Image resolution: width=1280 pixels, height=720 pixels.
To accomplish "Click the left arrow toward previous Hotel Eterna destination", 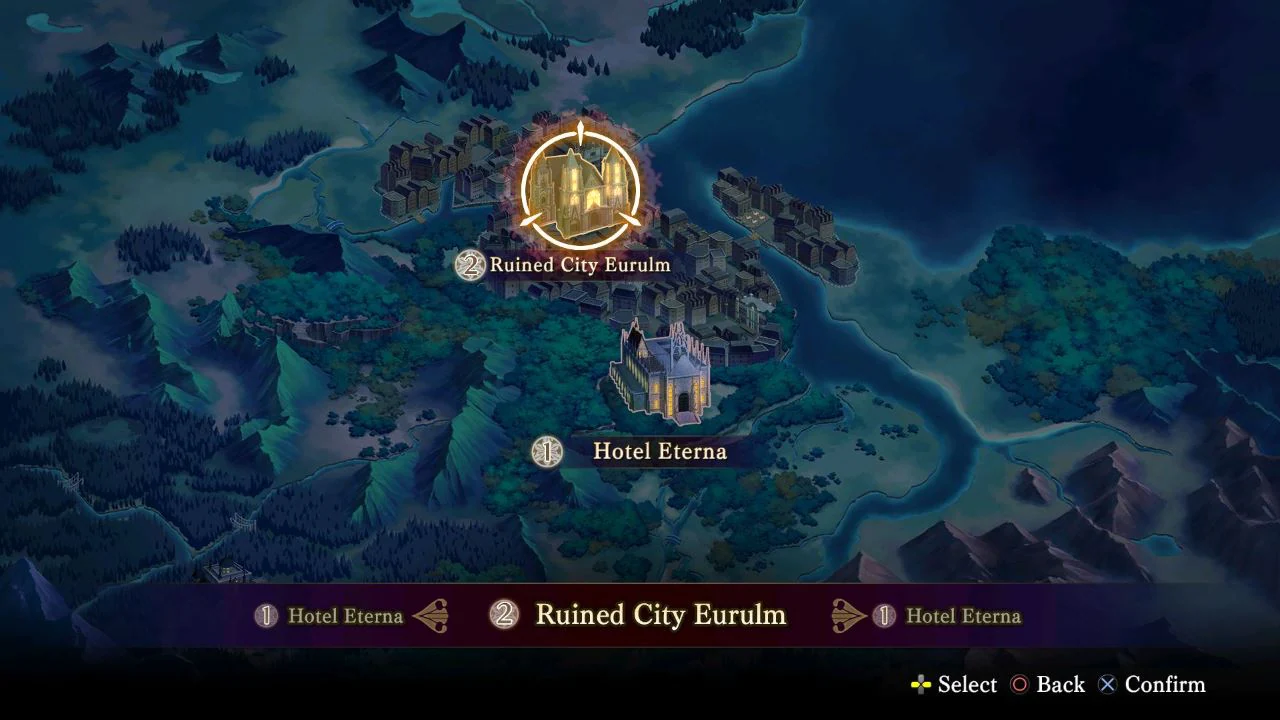I will tap(432, 616).
